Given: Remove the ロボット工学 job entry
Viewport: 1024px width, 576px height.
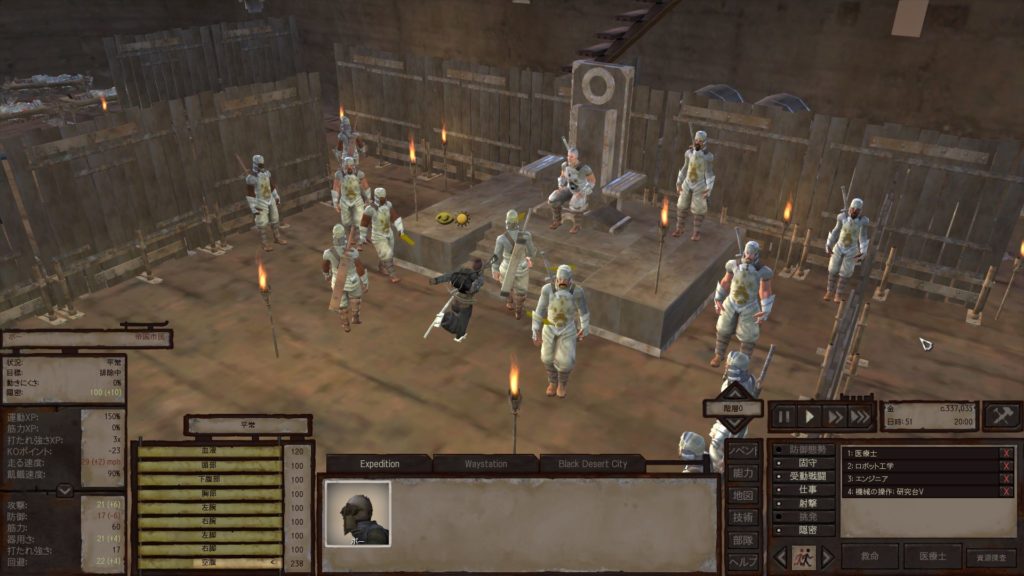Looking at the screenshot, I should (x=1007, y=466).
